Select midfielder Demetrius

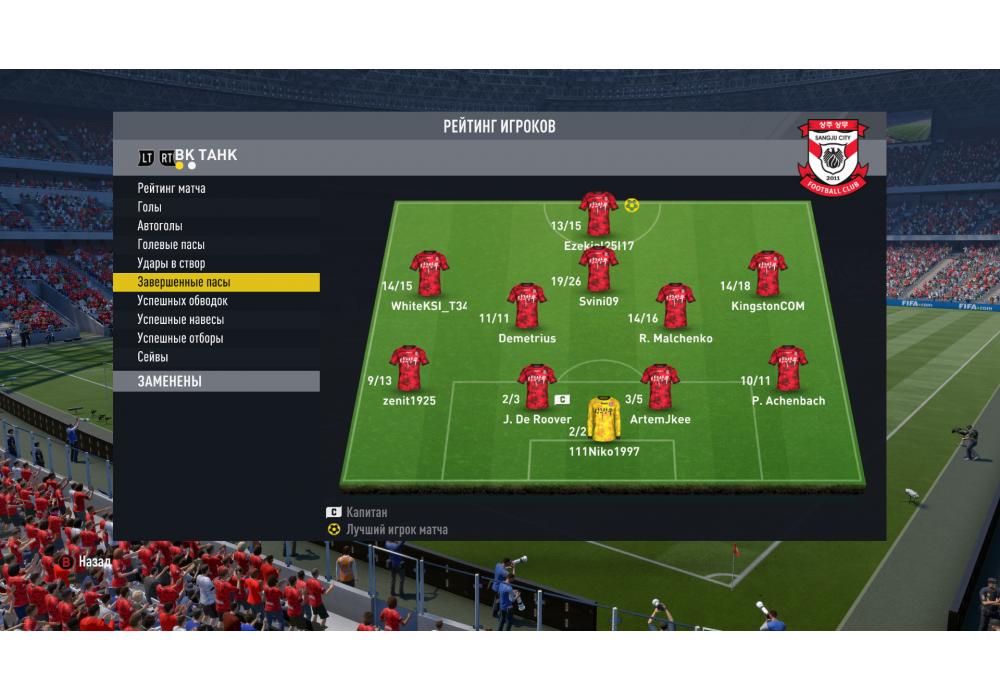[526, 306]
